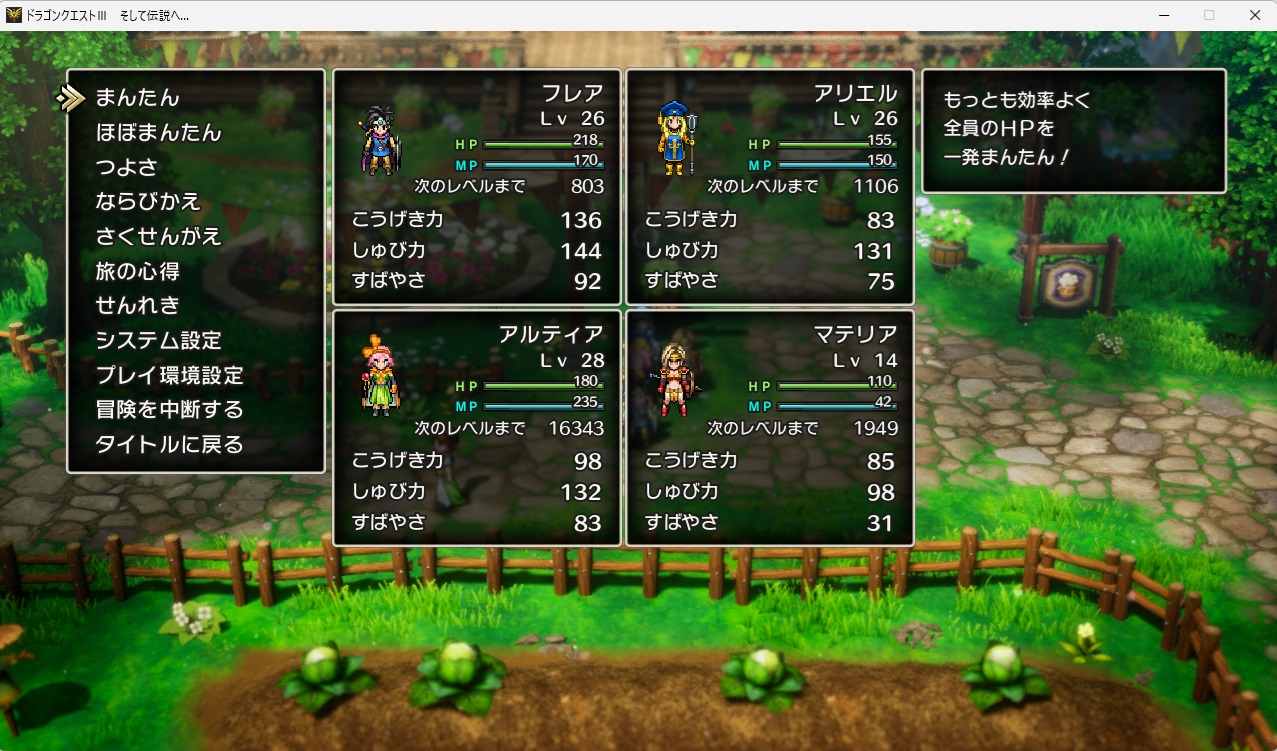Choose the アルティア status panel
The image size is (1277, 751).
click(x=477, y=428)
